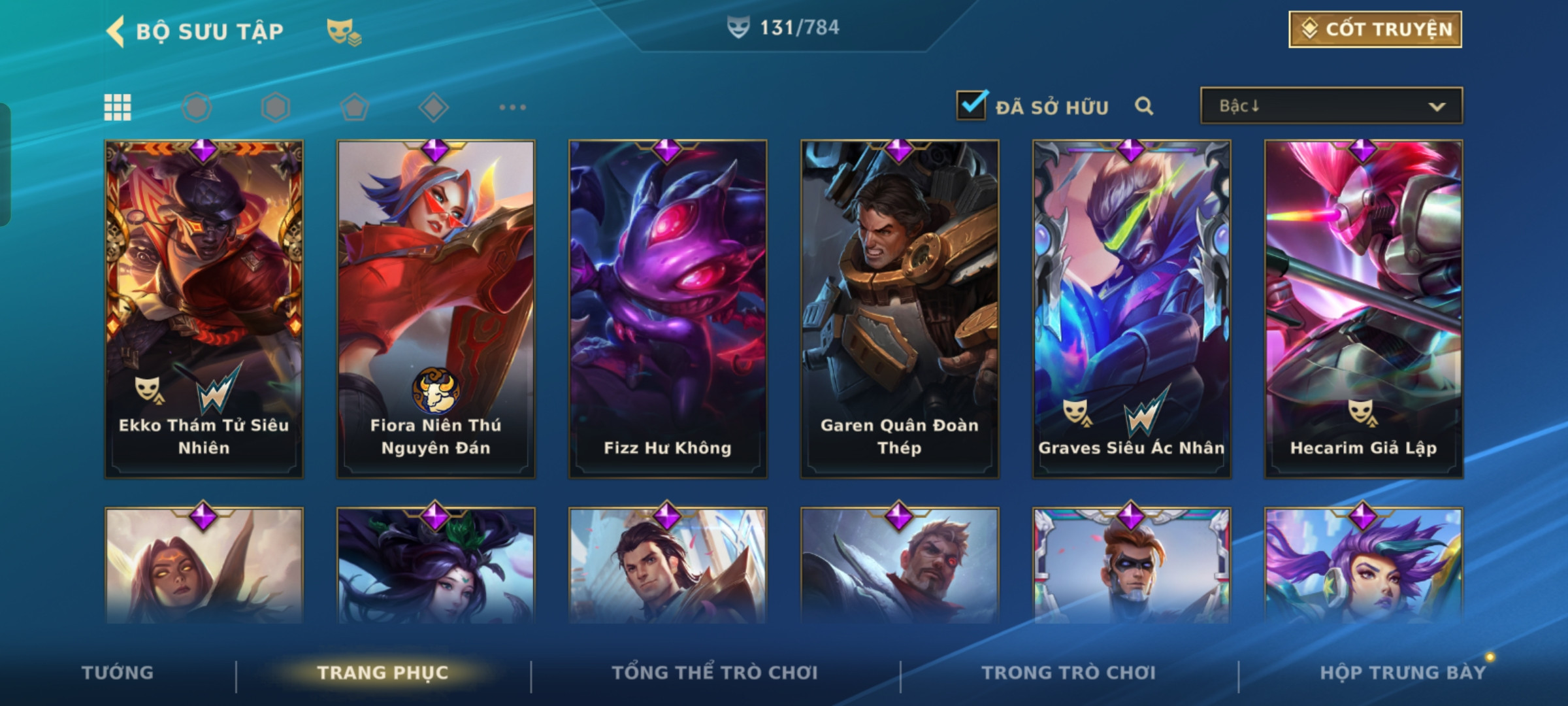Open the three-dots more filters

pyautogui.click(x=512, y=107)
